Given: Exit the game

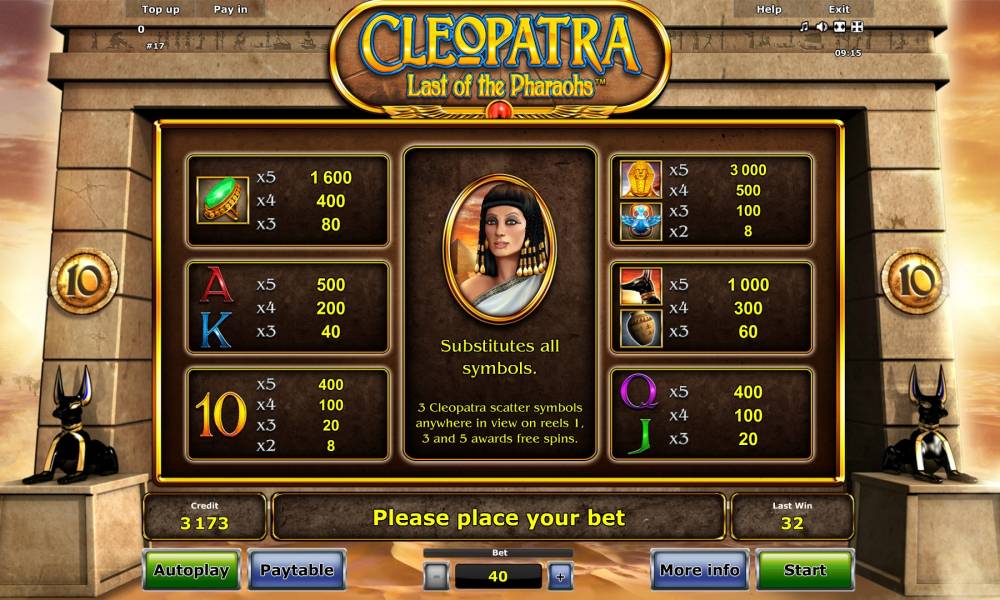Looking at the screenshot, I should pyautogui.click(x=839, y=10).
